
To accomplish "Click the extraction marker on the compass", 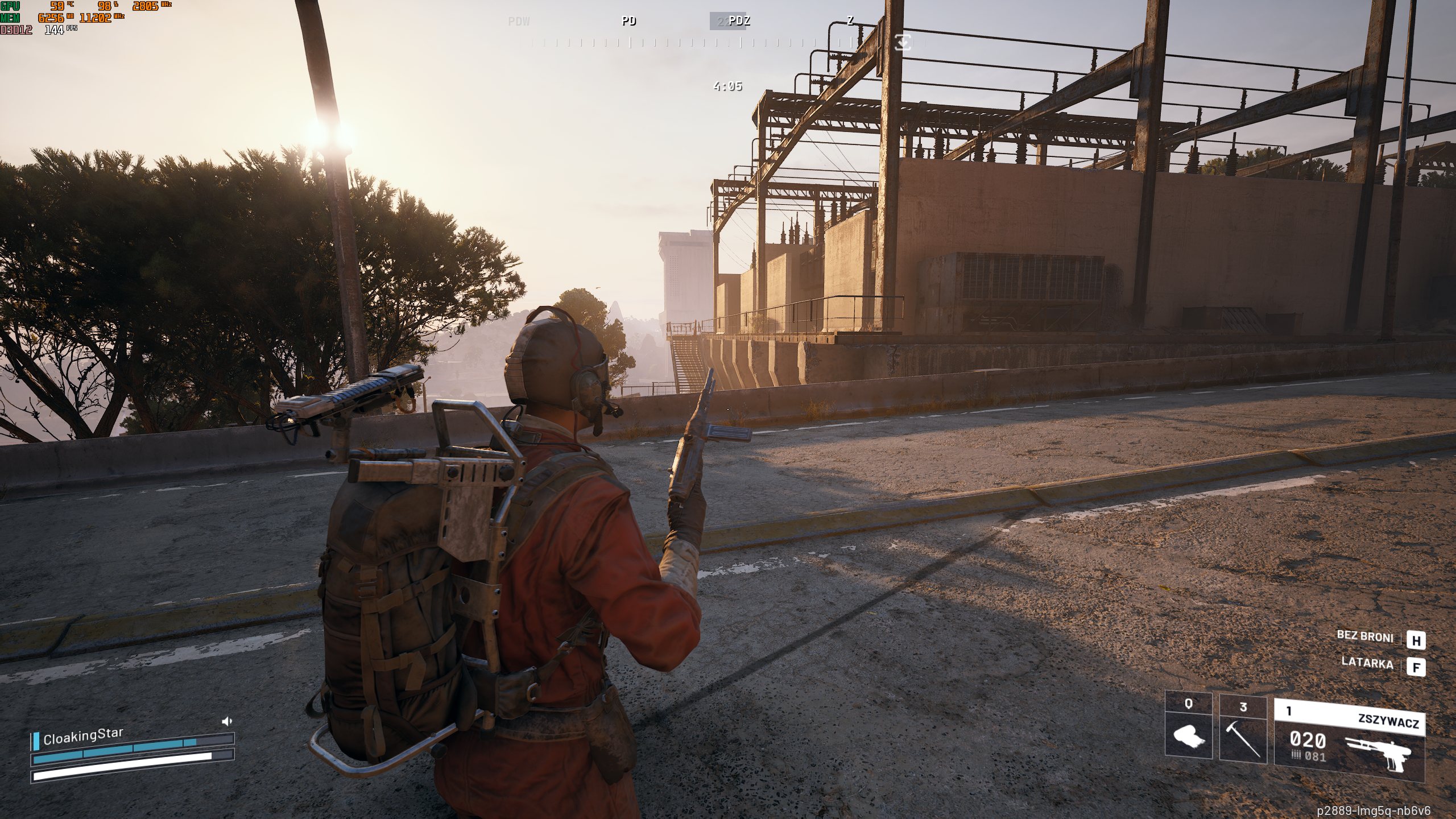I will [x=903, y=42].
